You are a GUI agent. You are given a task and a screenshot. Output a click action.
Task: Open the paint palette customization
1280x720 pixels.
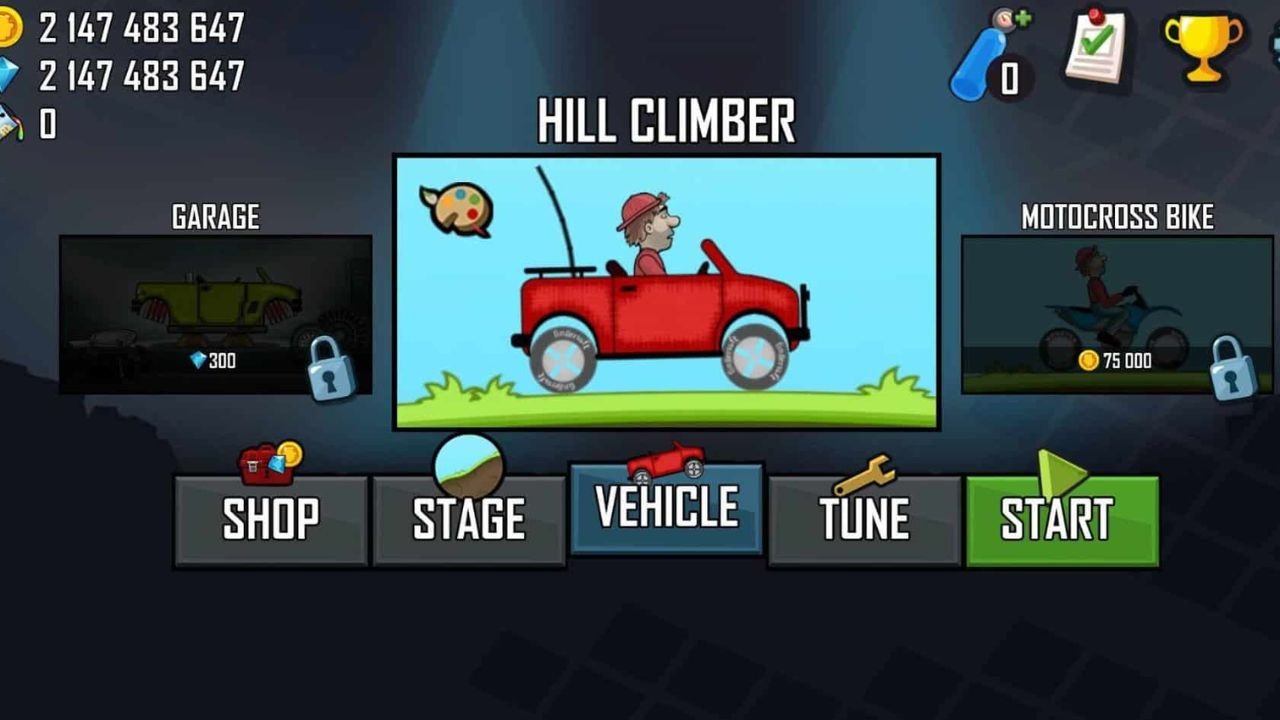457,209
